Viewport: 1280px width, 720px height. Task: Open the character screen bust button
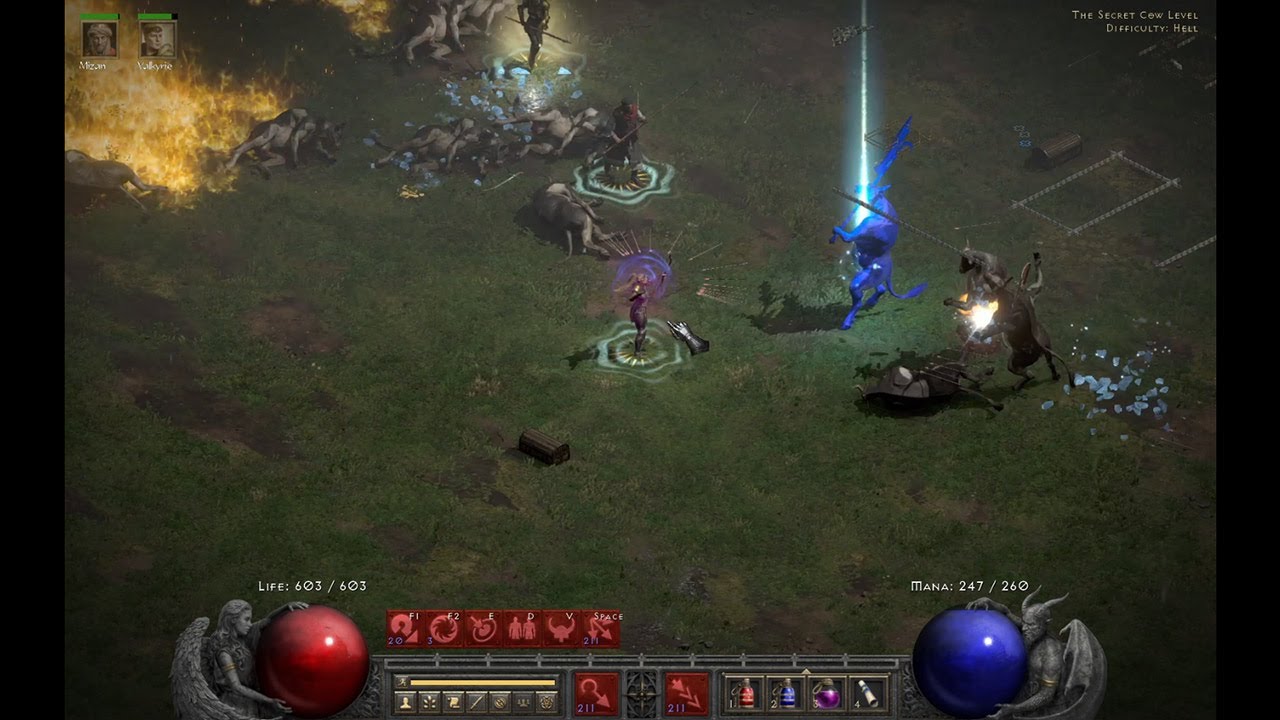click(405, 703)
